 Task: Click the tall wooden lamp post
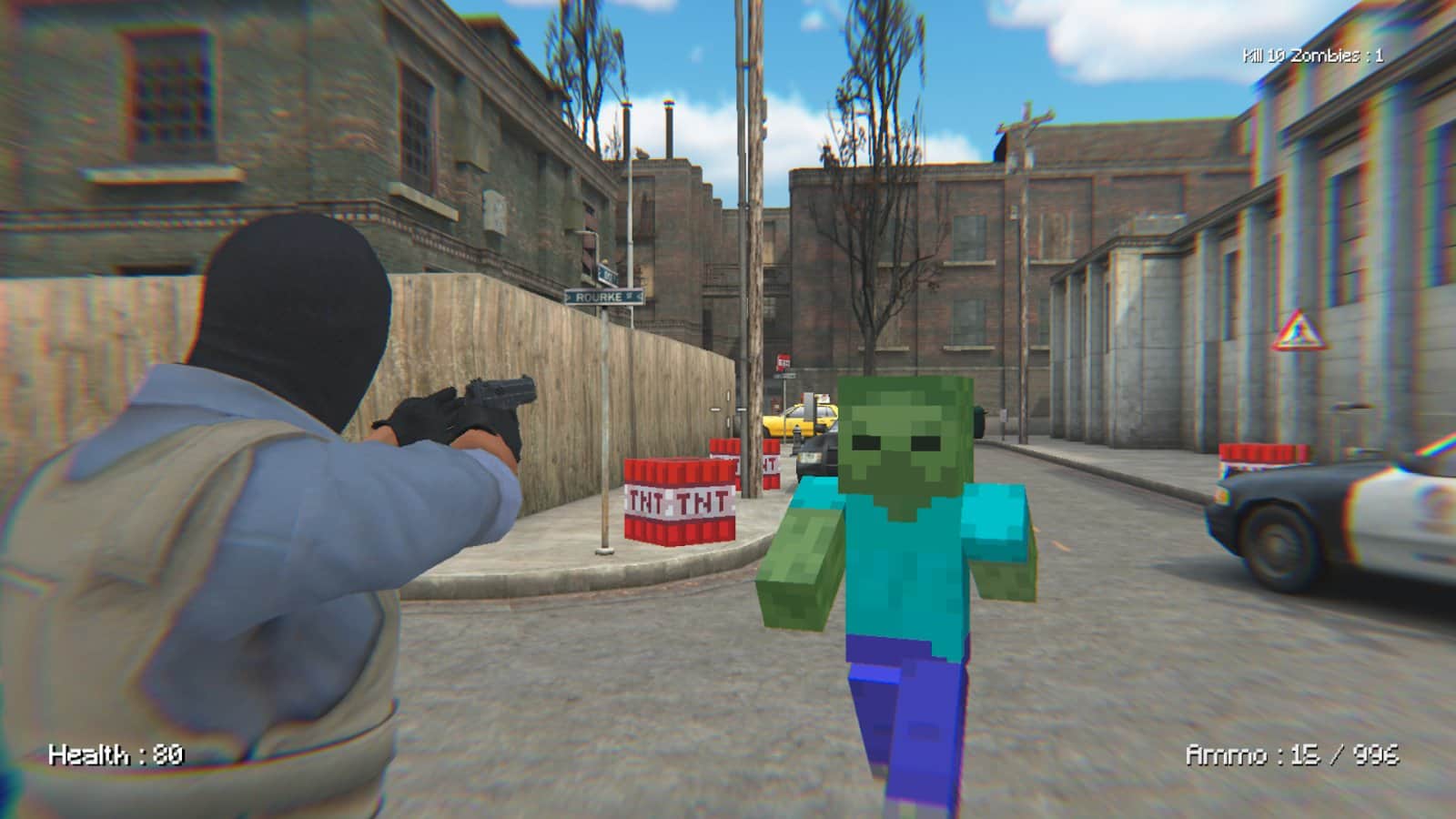[757, 273]
